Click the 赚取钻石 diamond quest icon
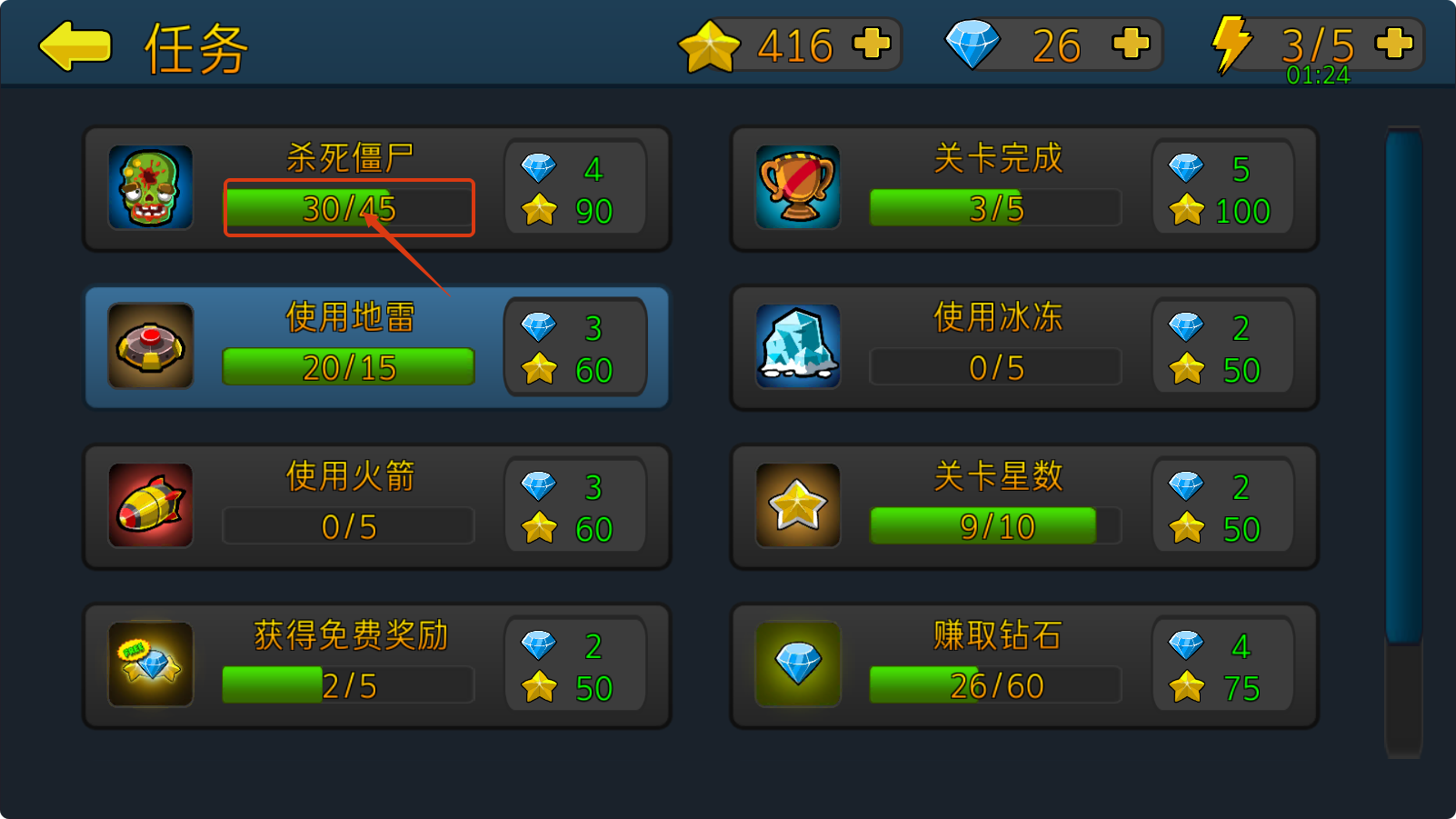This screenshot has height=819, width=1456. [797, 664]
